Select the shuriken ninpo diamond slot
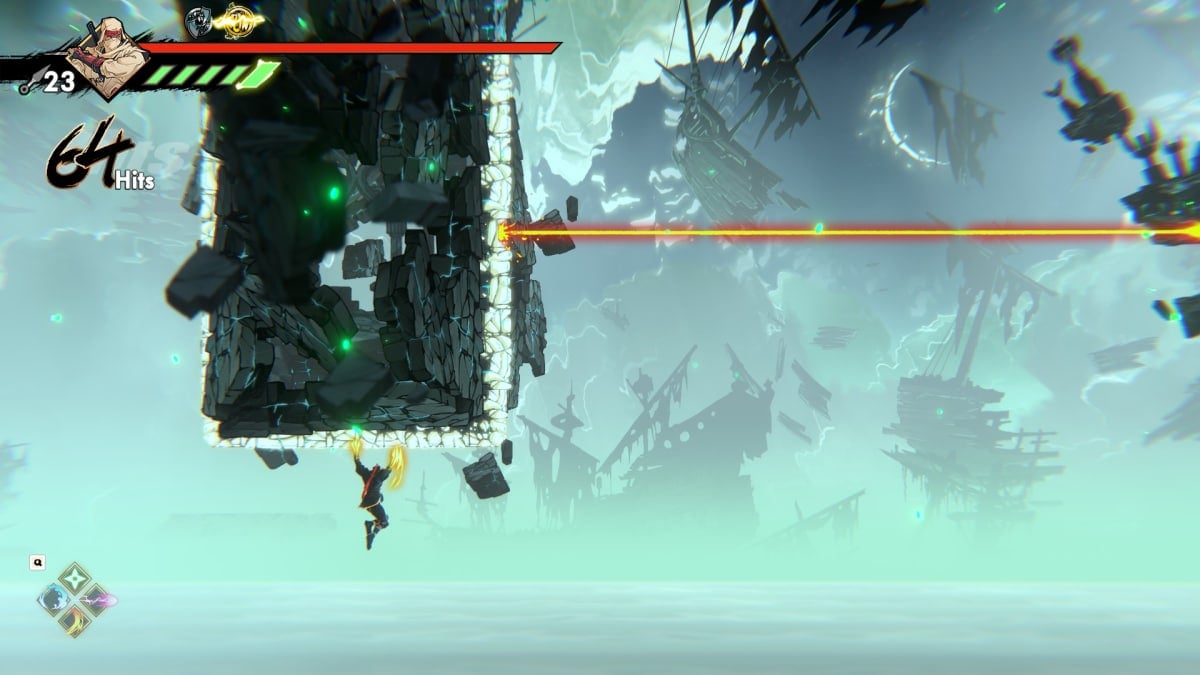 [x=76, y=579]
